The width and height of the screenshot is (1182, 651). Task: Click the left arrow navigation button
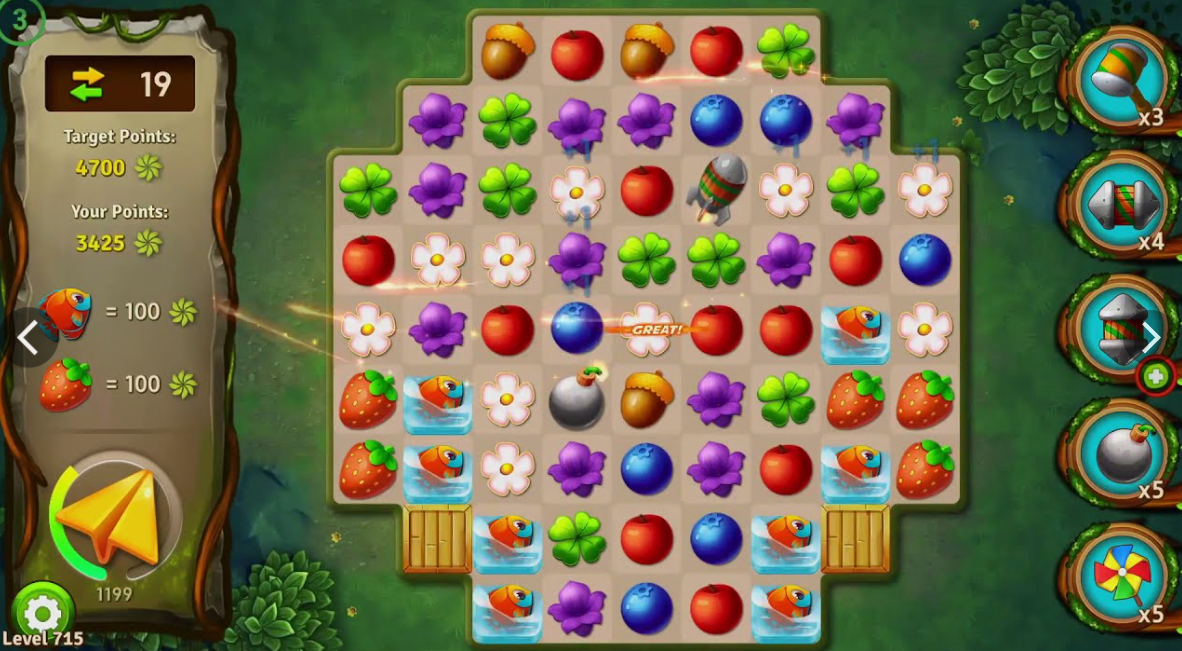pyautogui.click(x=29, y=338)
